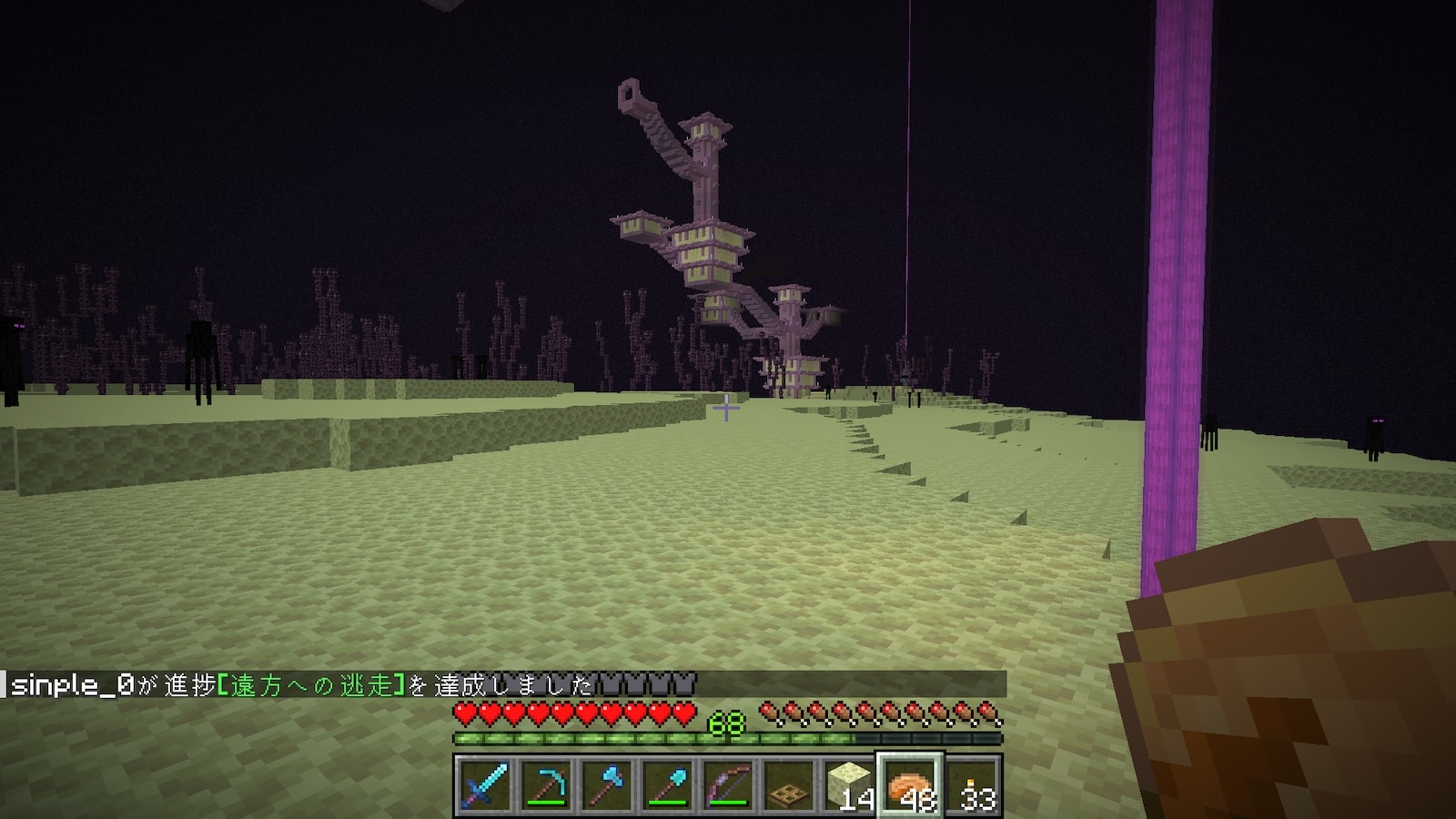The height and width of the screenshot is (819, 1456).
Task: Choose the diamond axe in the hotbar
Action: pyautogui.click(x=607, y=785)
